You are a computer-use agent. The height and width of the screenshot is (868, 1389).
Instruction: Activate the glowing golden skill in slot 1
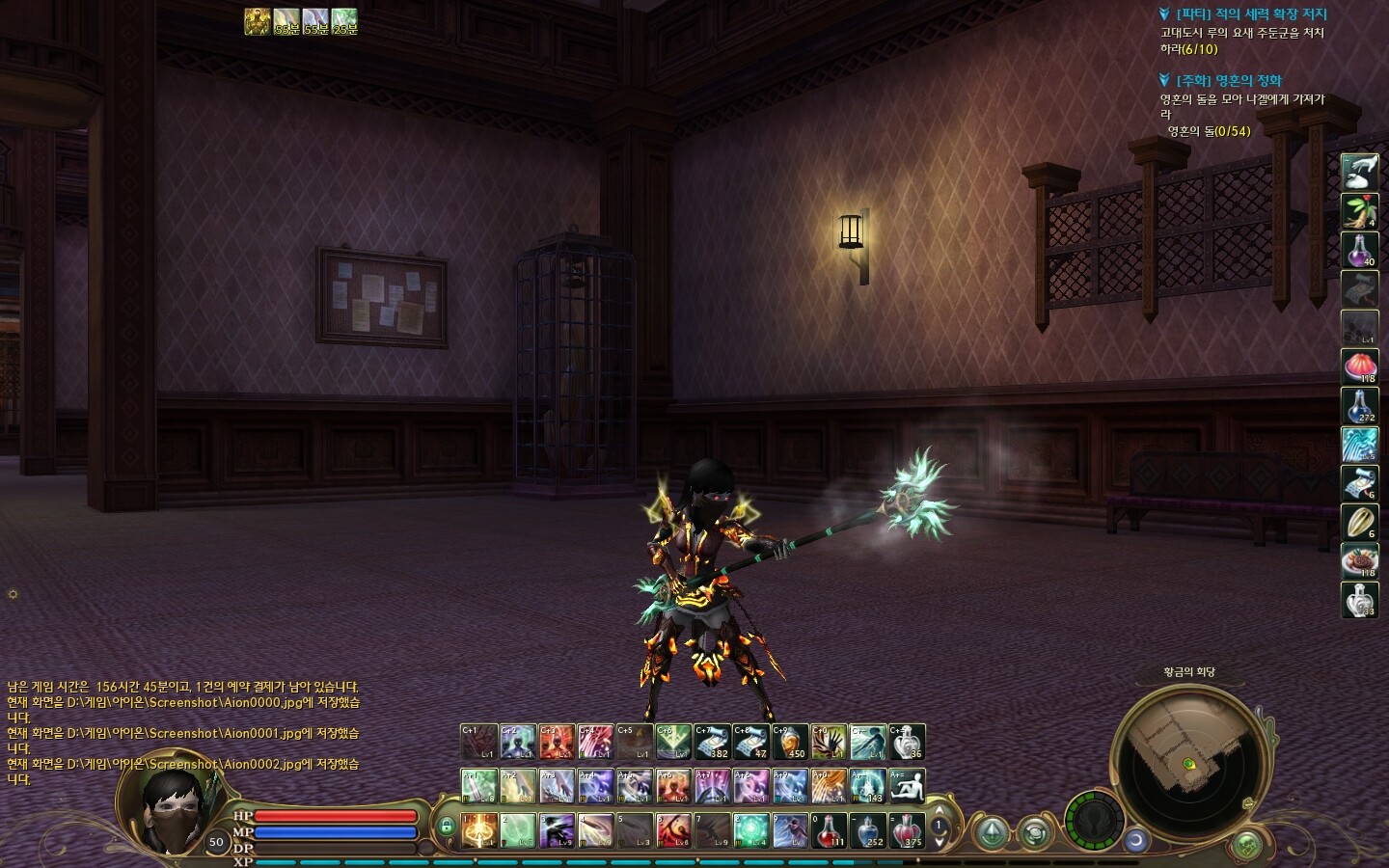pyautogui.click(x=479, y=830)
